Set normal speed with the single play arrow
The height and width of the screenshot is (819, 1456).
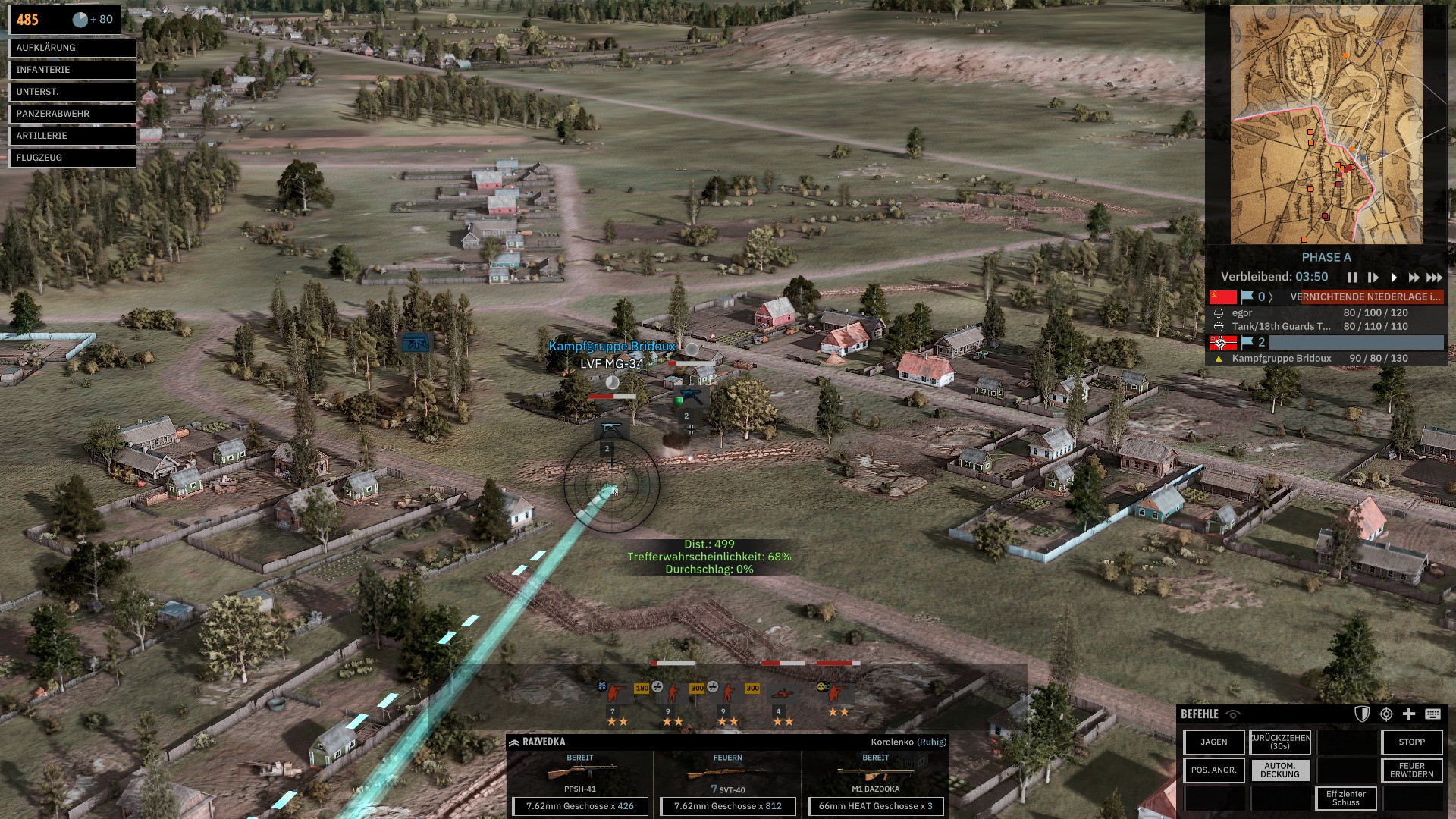tap(1393, 278)
